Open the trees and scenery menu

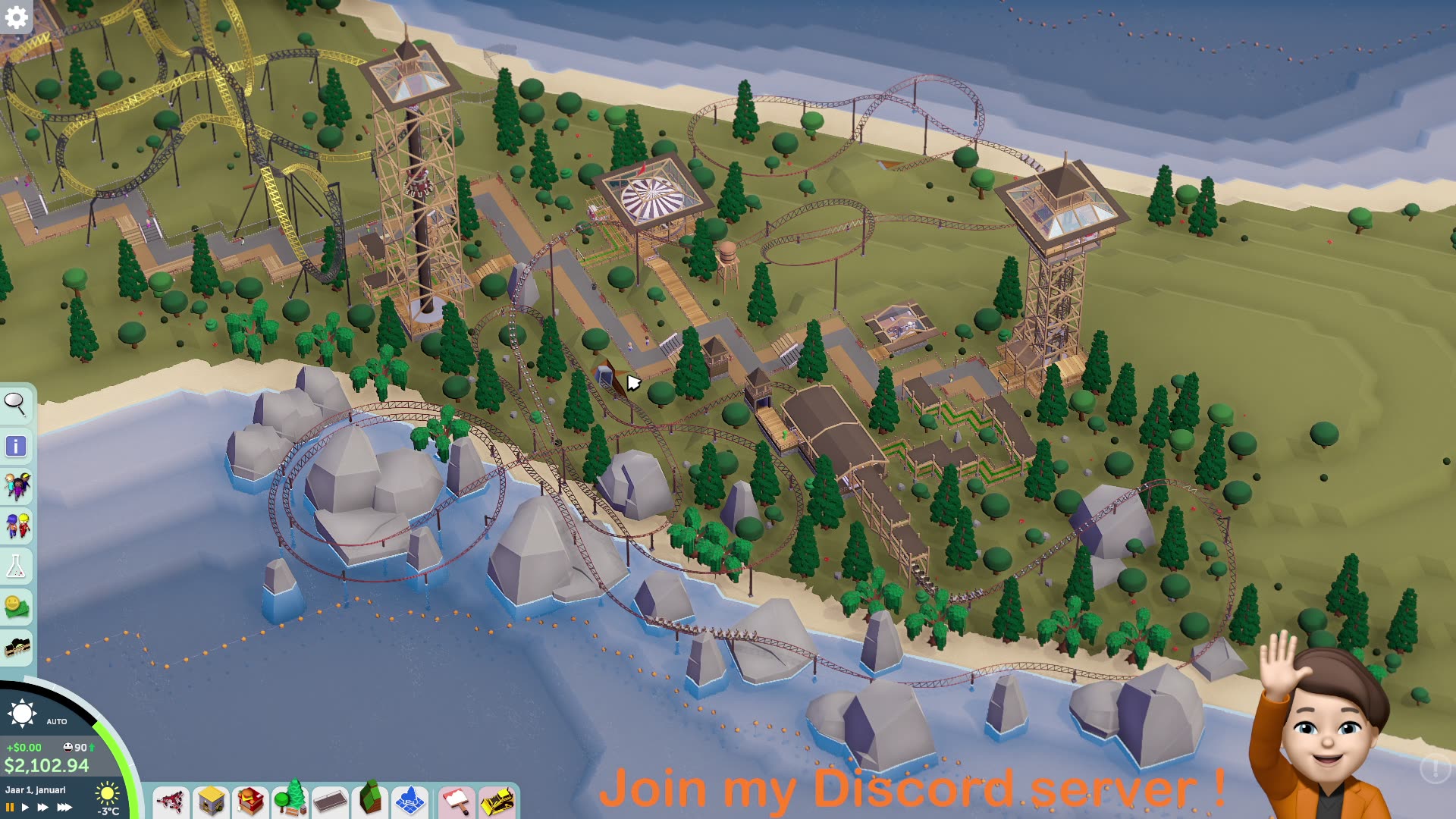[x=290, y=799]
